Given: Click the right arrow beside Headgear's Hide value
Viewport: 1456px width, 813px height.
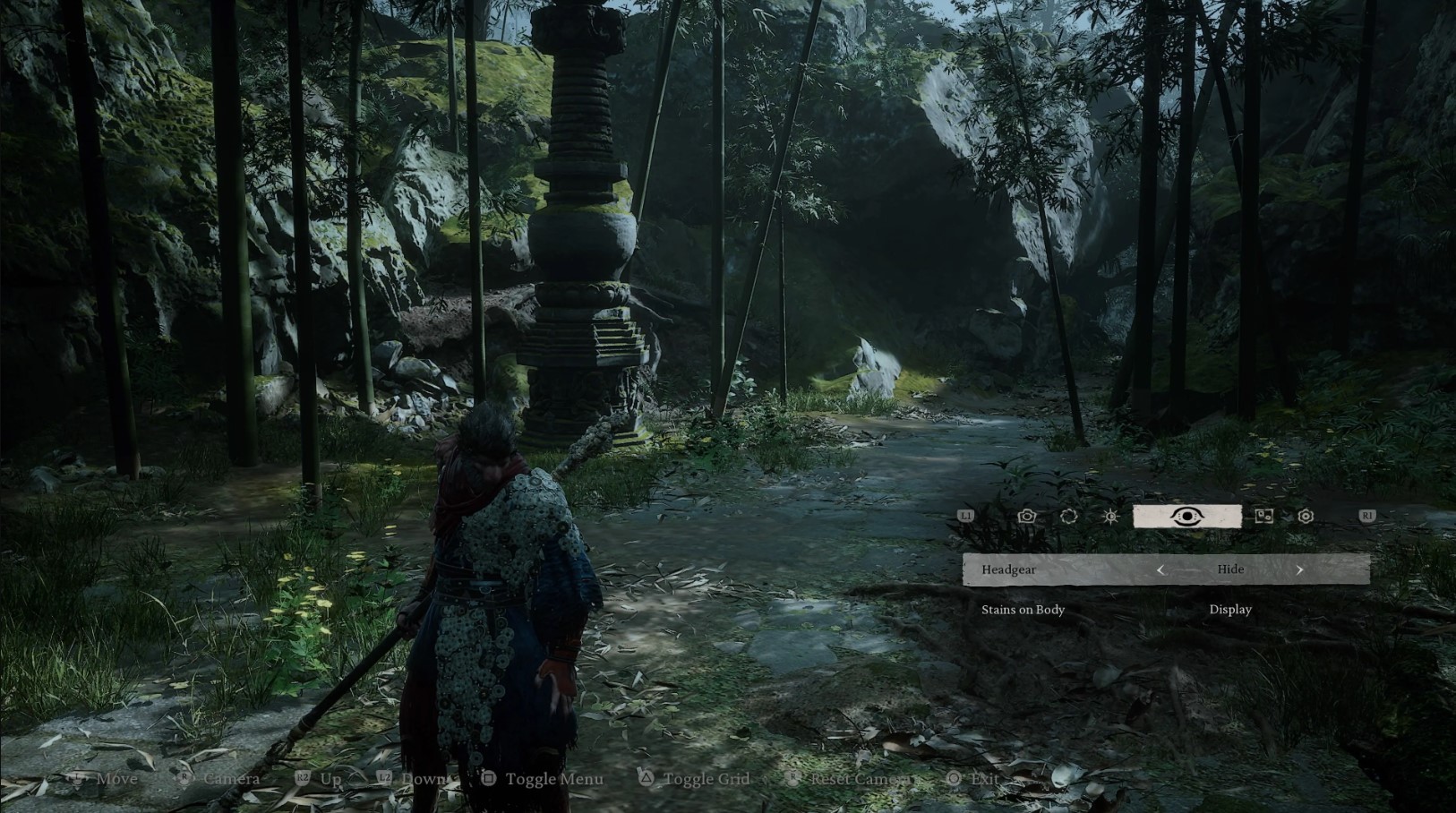Looking at the screenshot, I should 1299,569.
